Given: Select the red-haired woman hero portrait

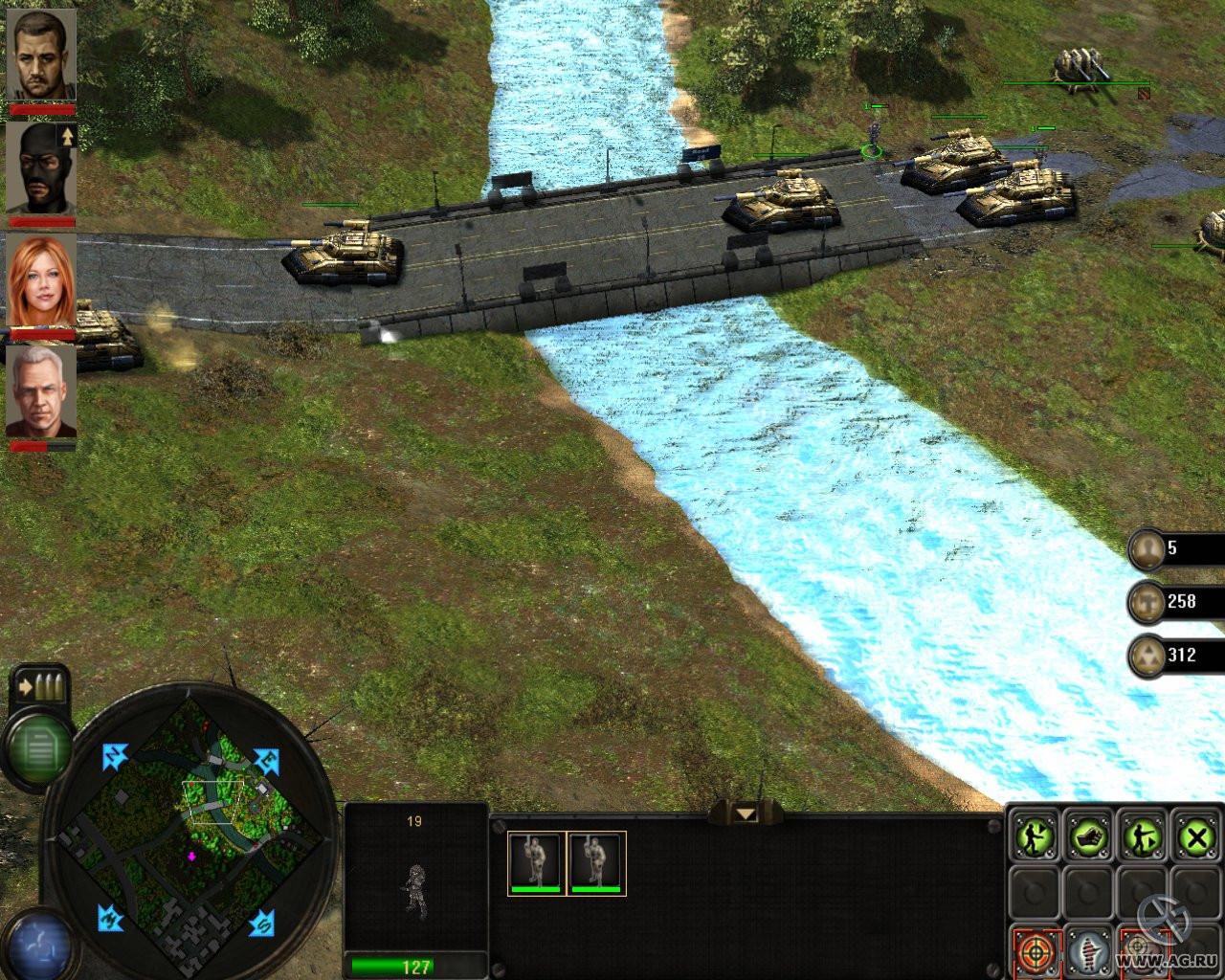Looking at the screenshot, I should 41,281.
